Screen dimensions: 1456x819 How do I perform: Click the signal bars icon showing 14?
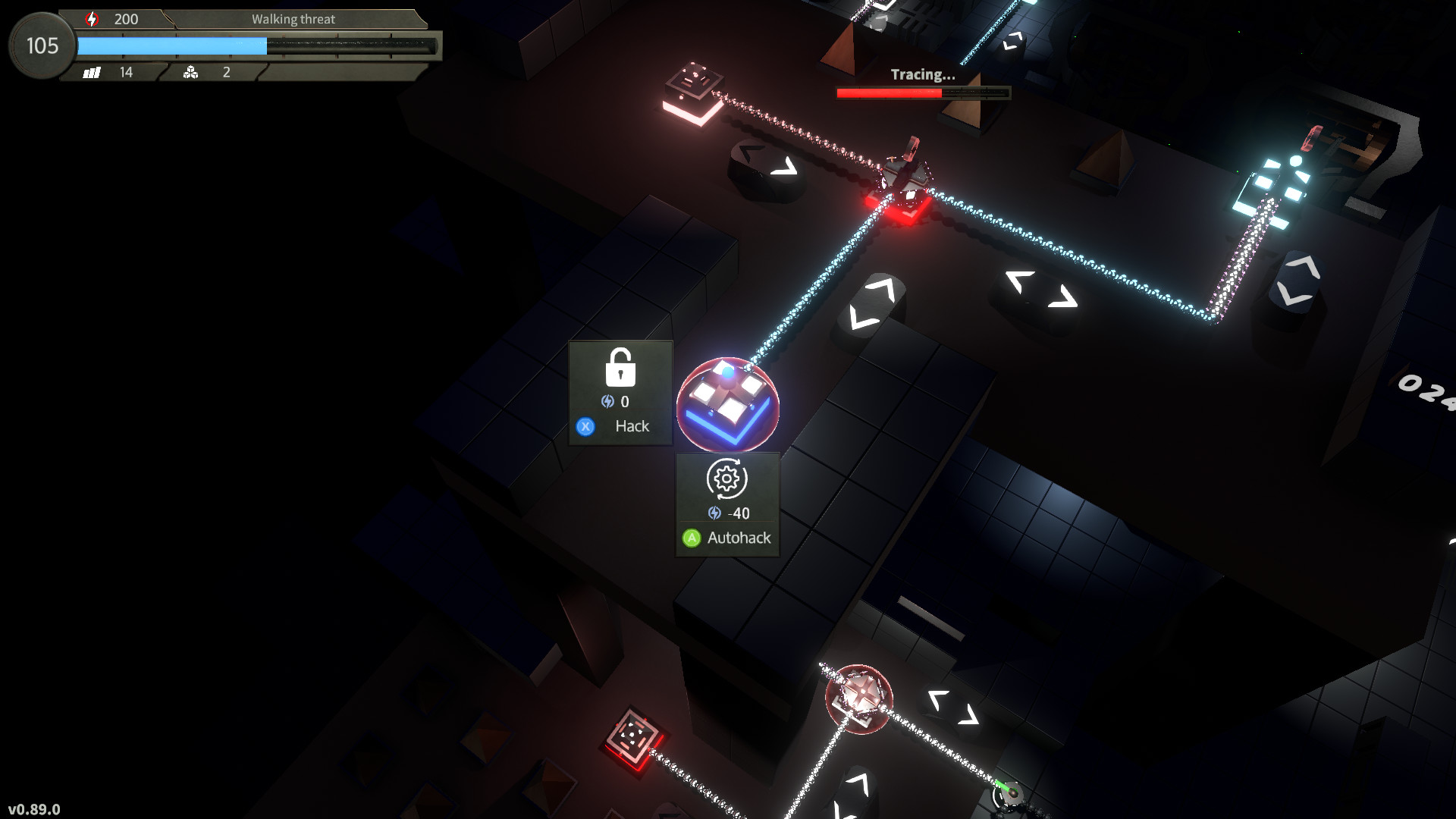point(92,72)
